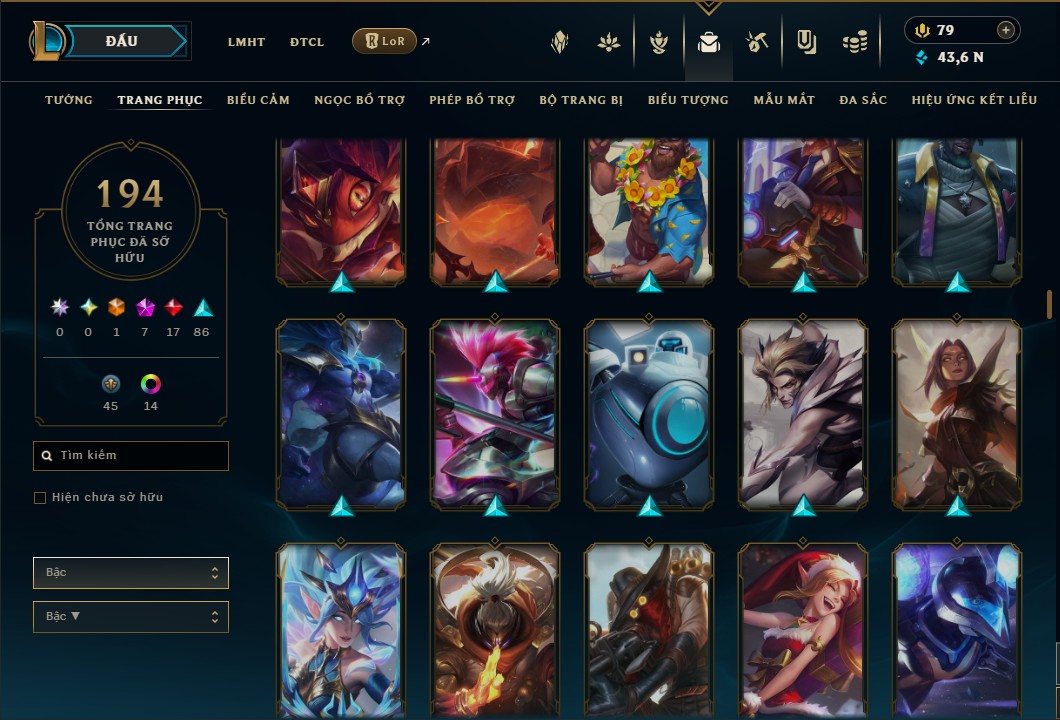This screenshot has width=1060, height=720.
Task: Switch to the TƯỚNG tab
Action: point(69,100)
